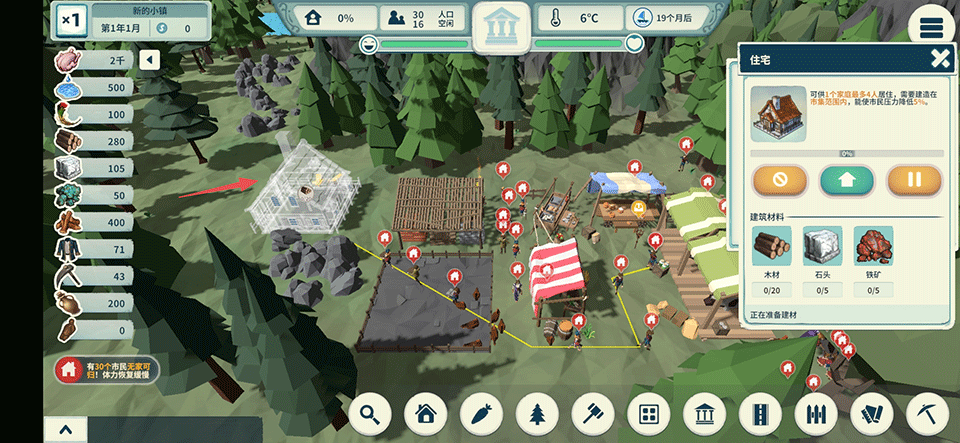Choose the carrot food category
This screenshot has height=443, width=960.
(x=483, y=413)
